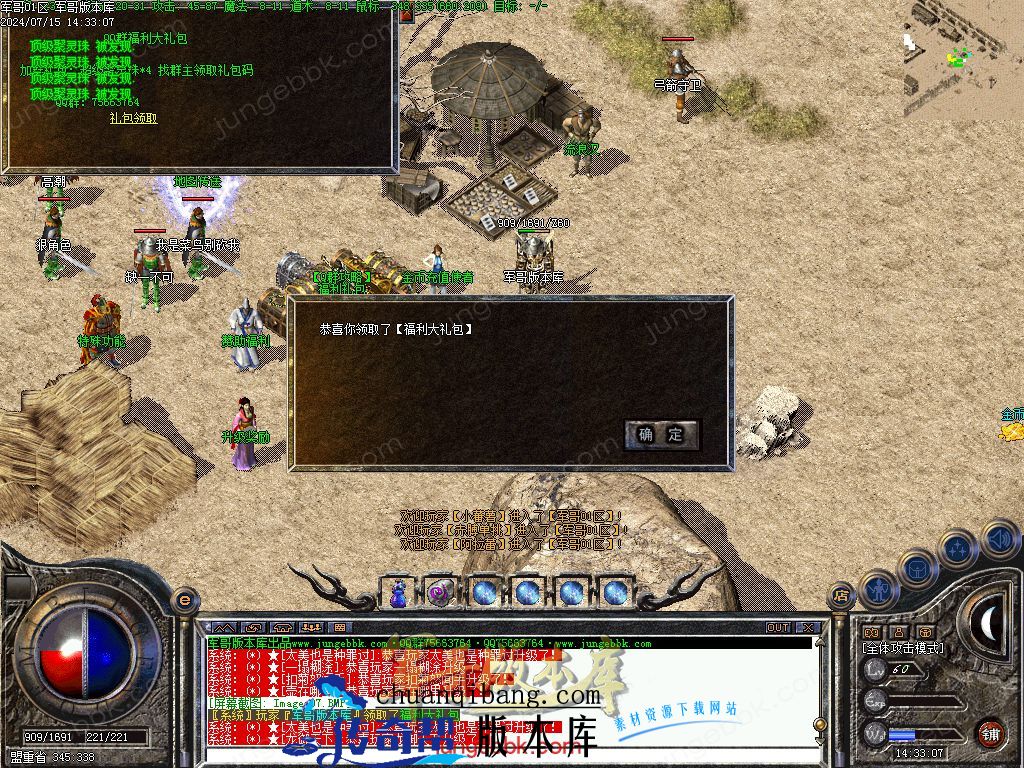Change the 全体攻击模式 attack mode
This screenshot has width=1024, height=768.
pos(902,648)
